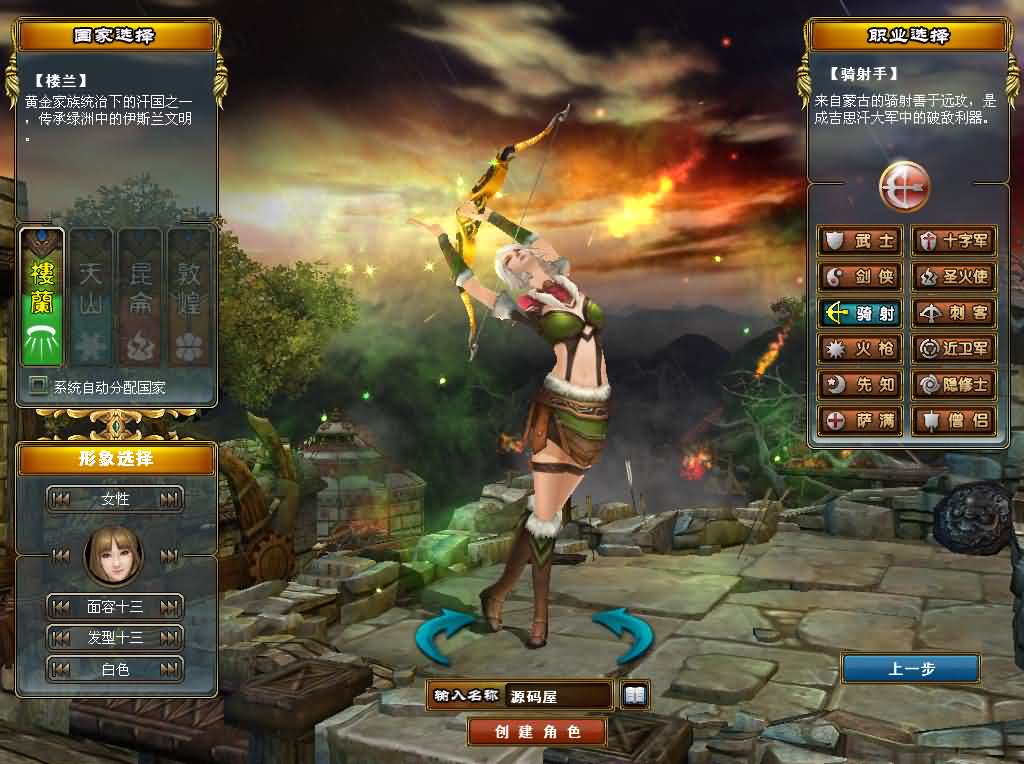1024x764 pixels.
Task: Pick the 火枪 class
Action: point(860,349)
